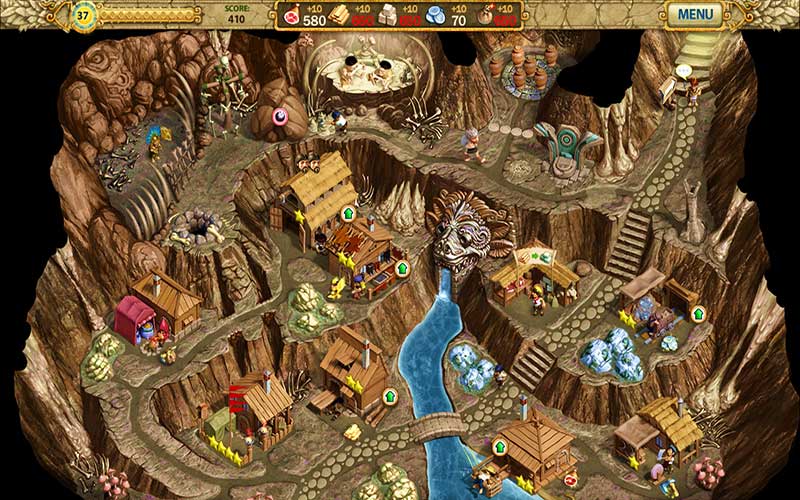Open the MENU button
The image size is (800, 500).
point(695,14)
